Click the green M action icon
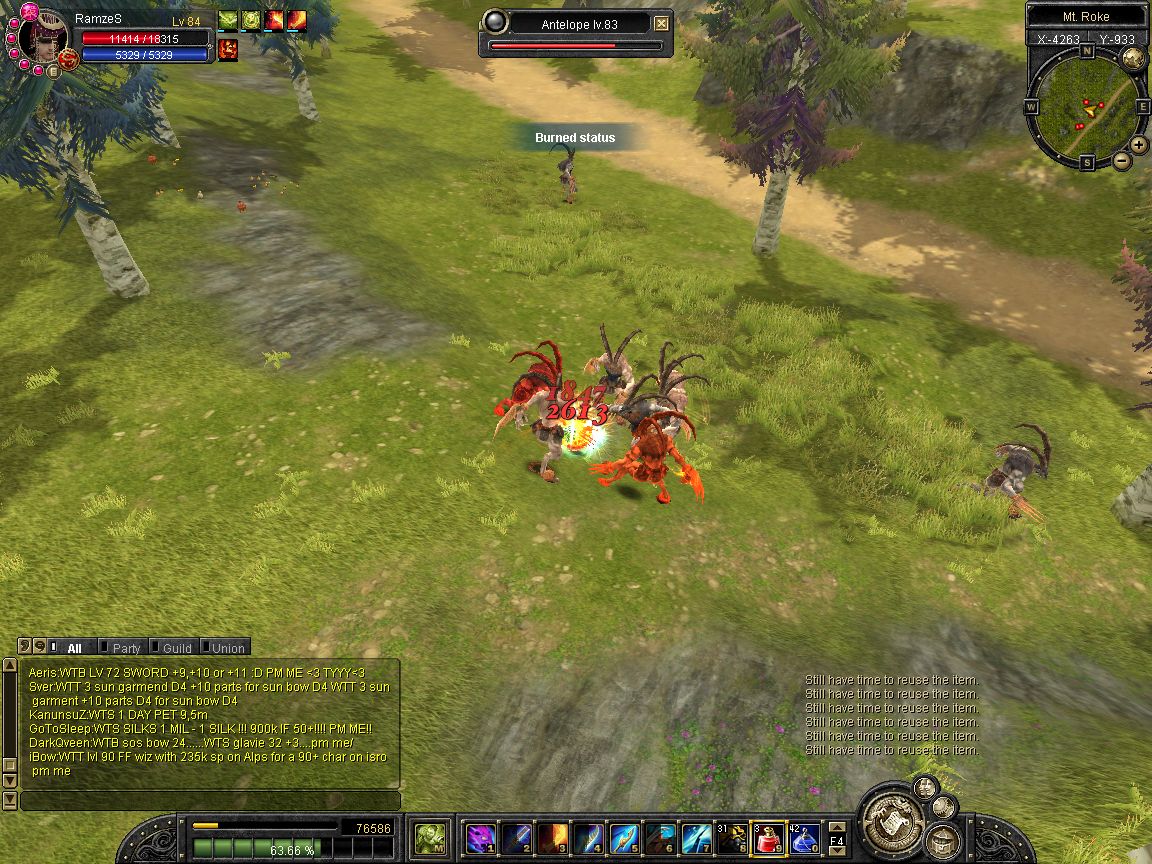Viewport: 1152px width, 864px height. pyautogui.click(x=430, y=837)
